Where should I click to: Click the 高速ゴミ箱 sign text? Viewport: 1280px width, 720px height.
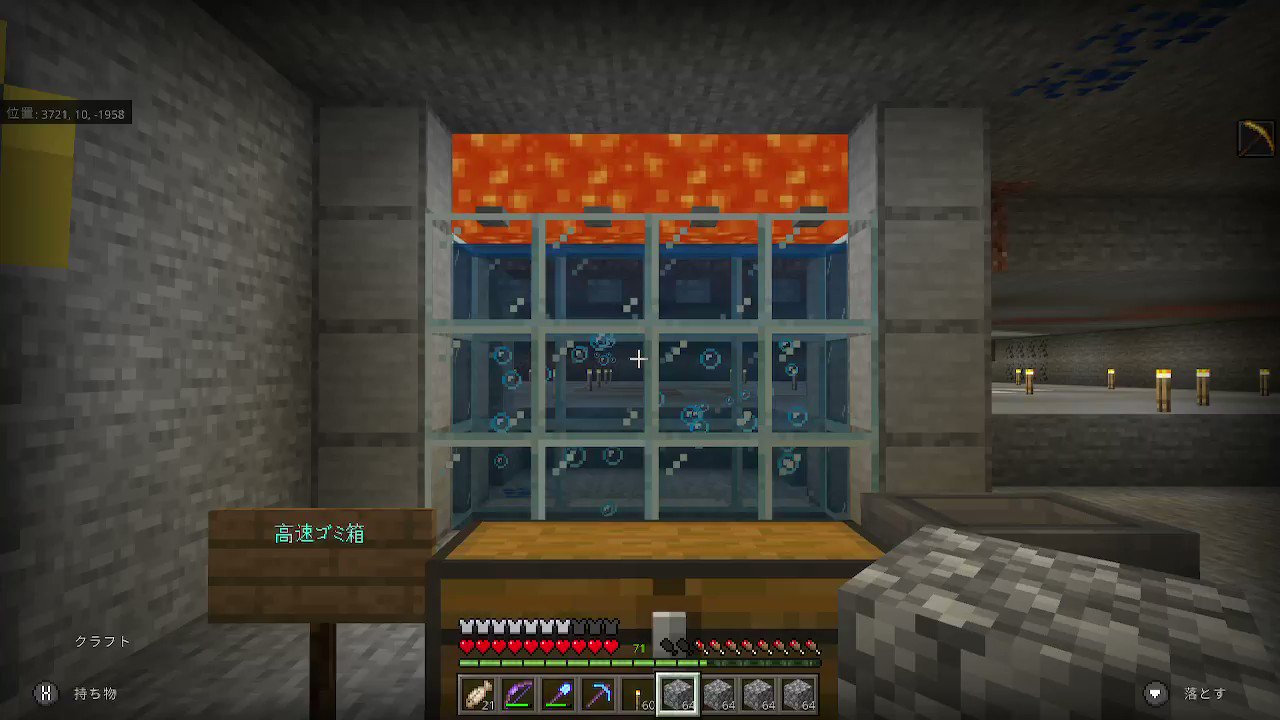318,533
